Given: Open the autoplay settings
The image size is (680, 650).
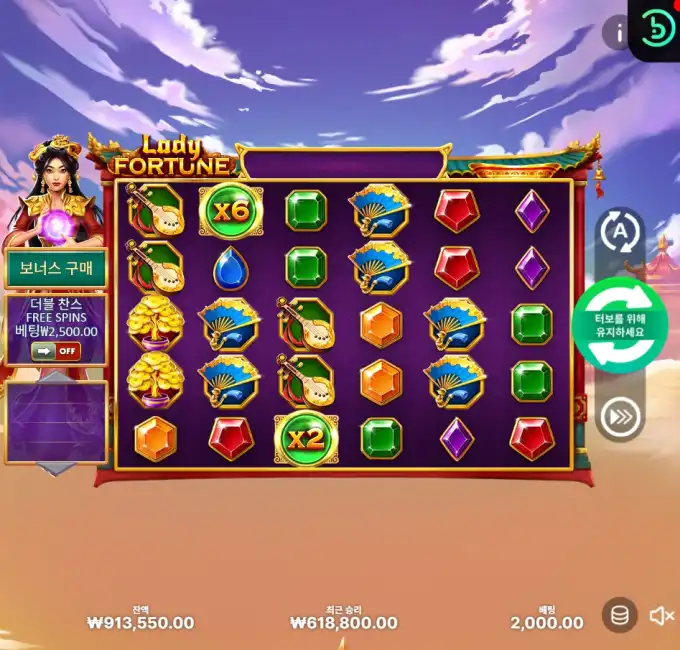Looking at the screenshot, I should pos(619,233).
